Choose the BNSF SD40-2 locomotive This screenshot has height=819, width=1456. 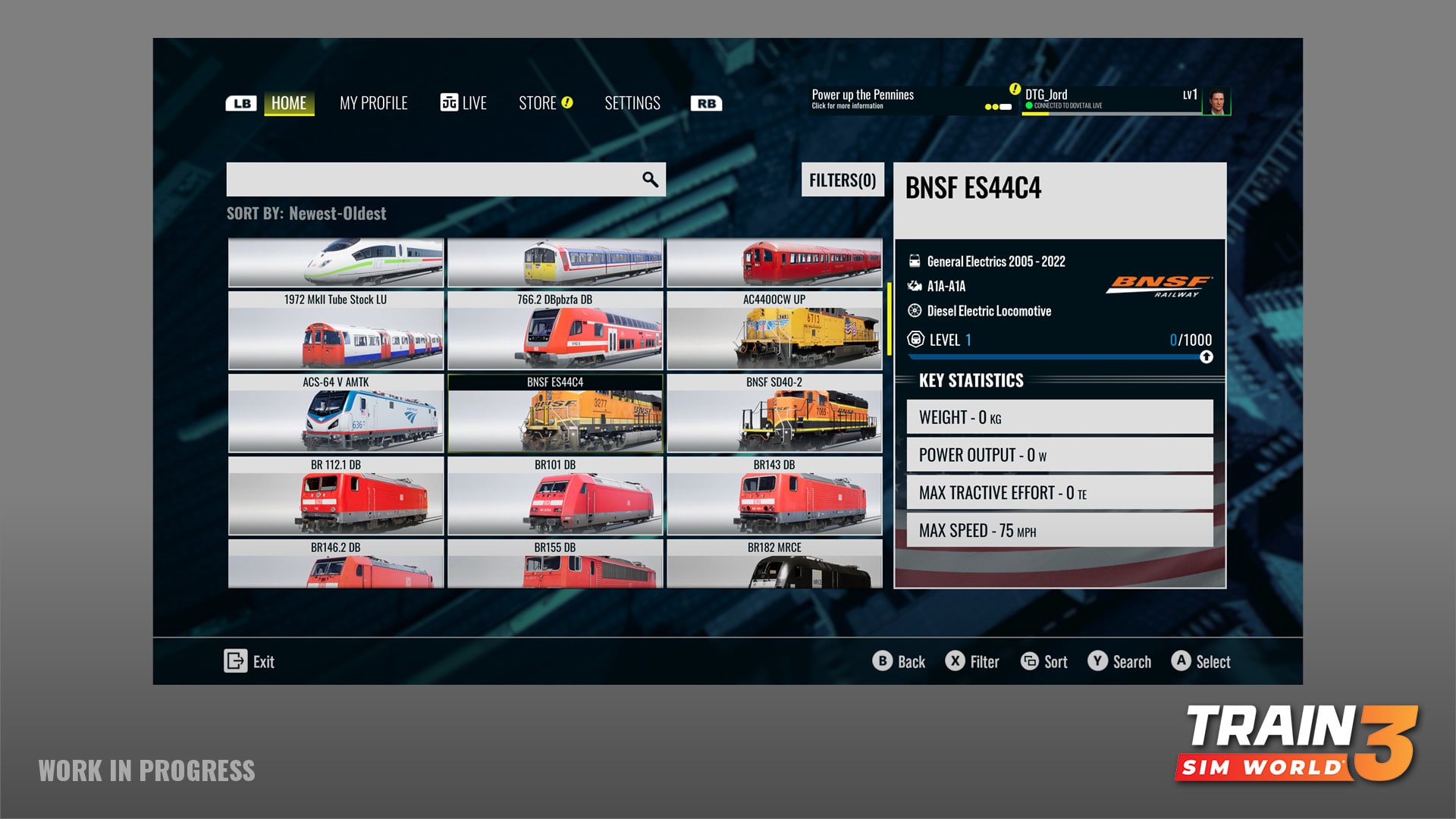click(x=774, y=413)
